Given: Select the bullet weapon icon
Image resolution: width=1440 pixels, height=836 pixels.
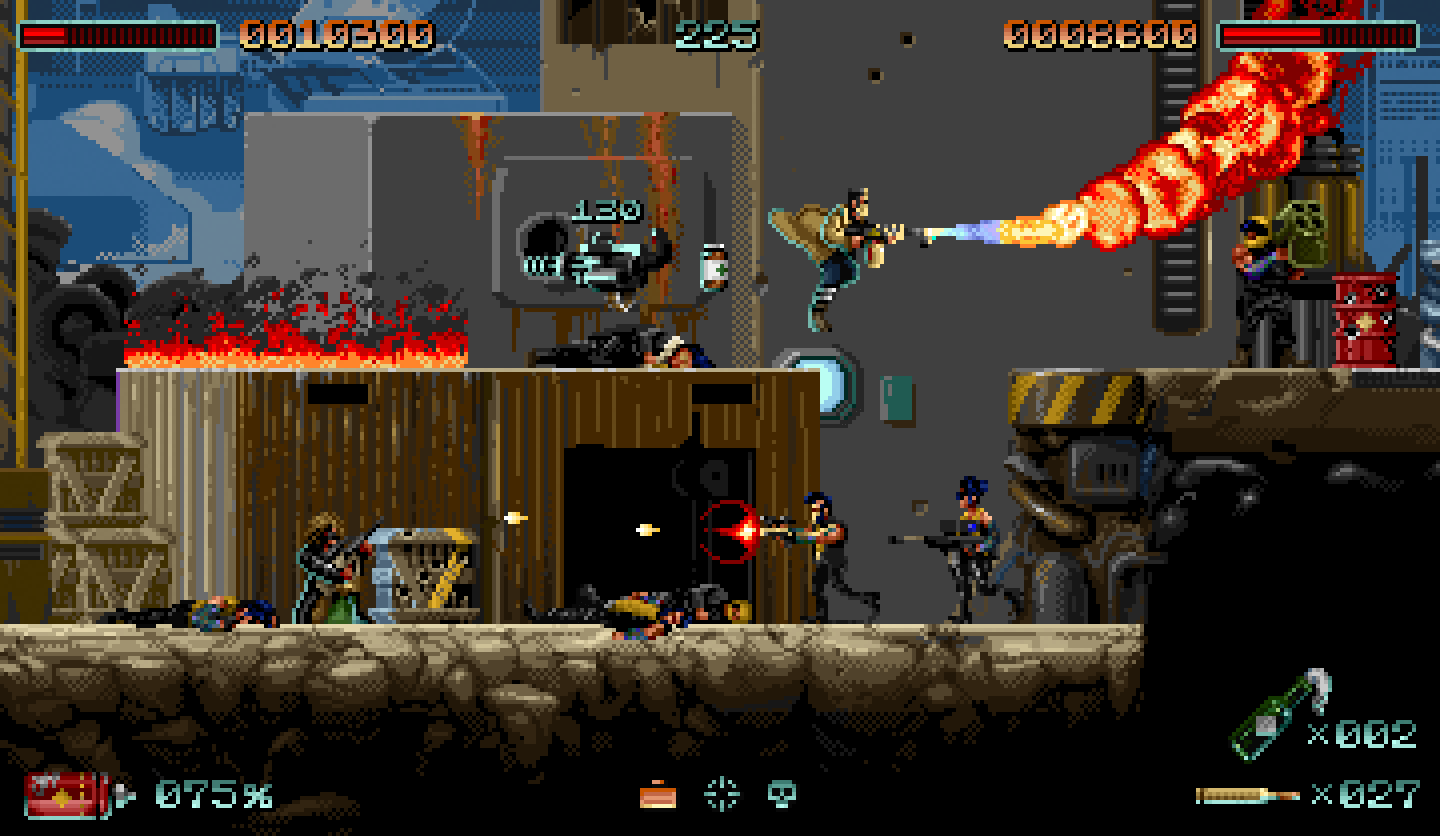Looking at the screenshot, I should coord(1247,796).
